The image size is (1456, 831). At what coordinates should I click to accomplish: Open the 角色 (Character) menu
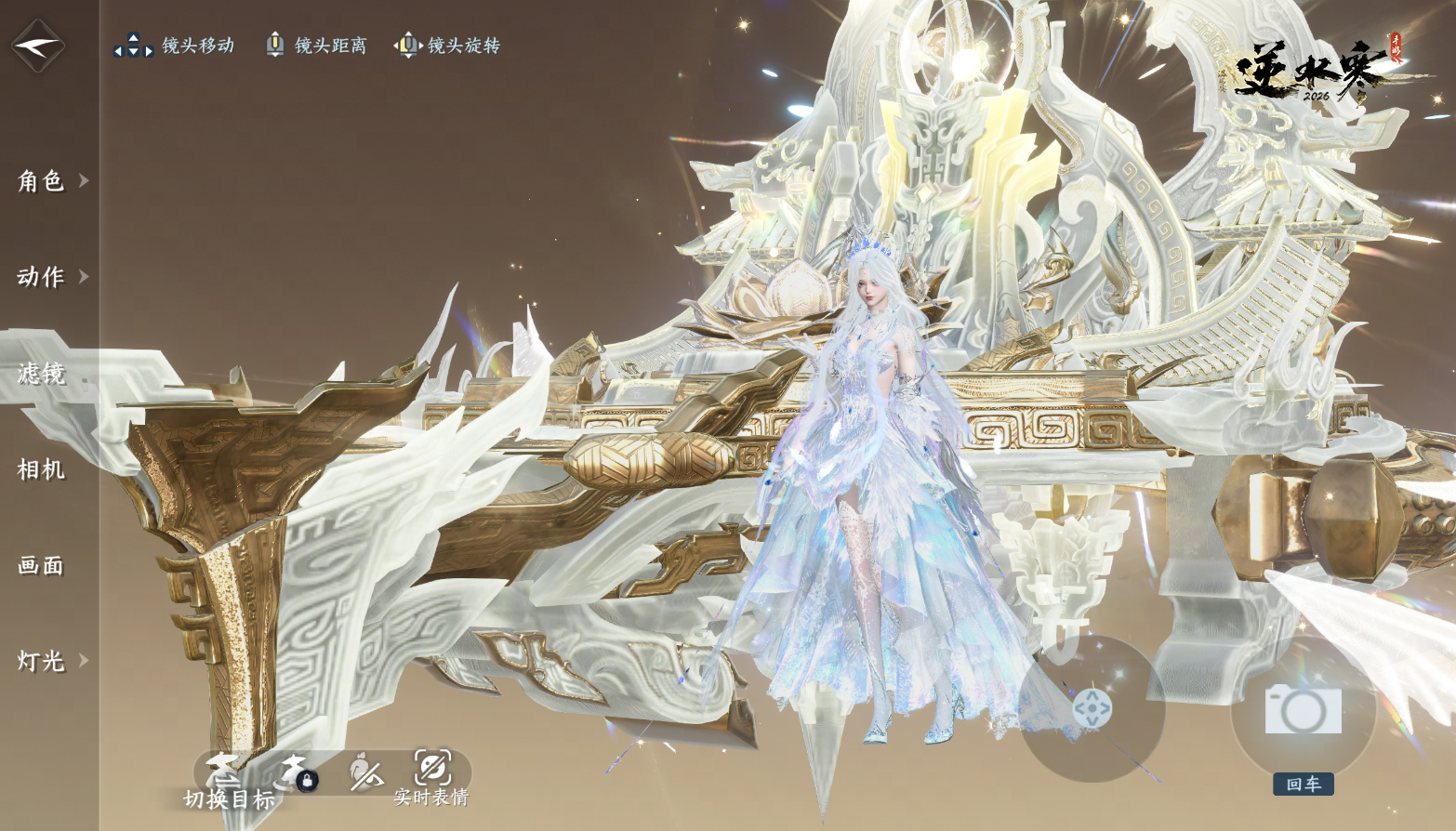[42, 180]
